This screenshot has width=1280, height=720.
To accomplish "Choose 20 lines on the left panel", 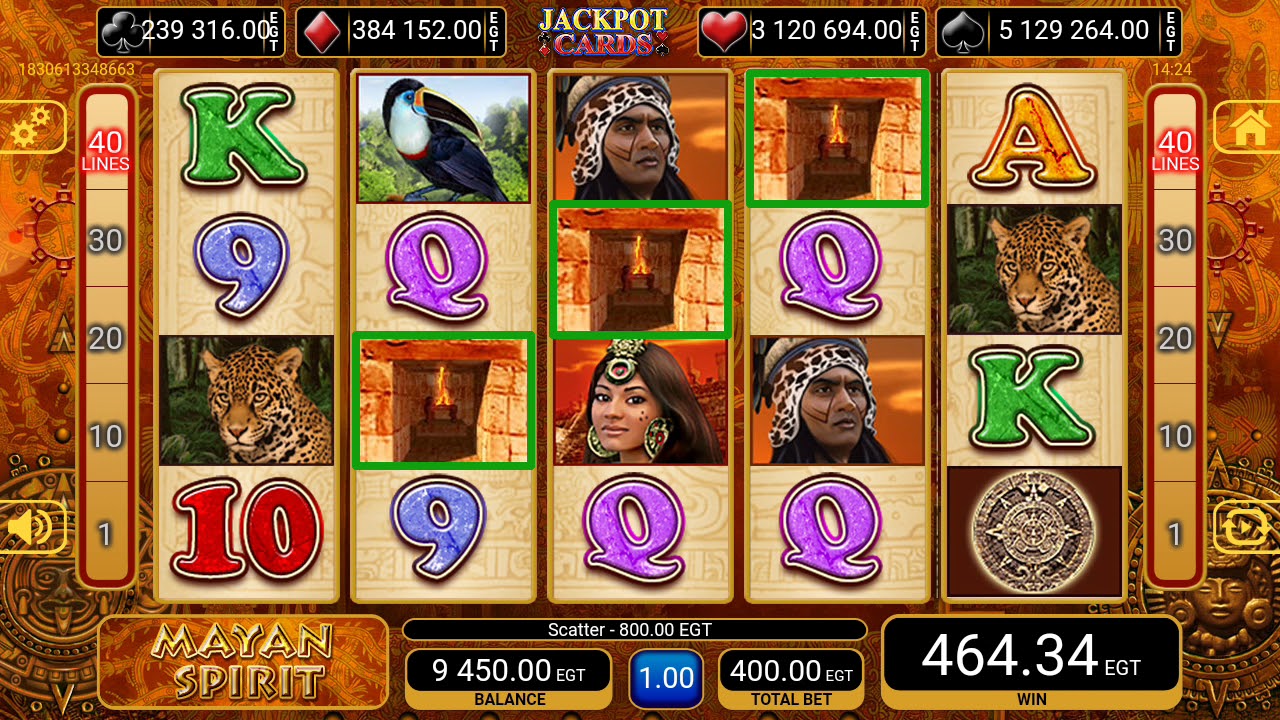I will tap(106, 338).
